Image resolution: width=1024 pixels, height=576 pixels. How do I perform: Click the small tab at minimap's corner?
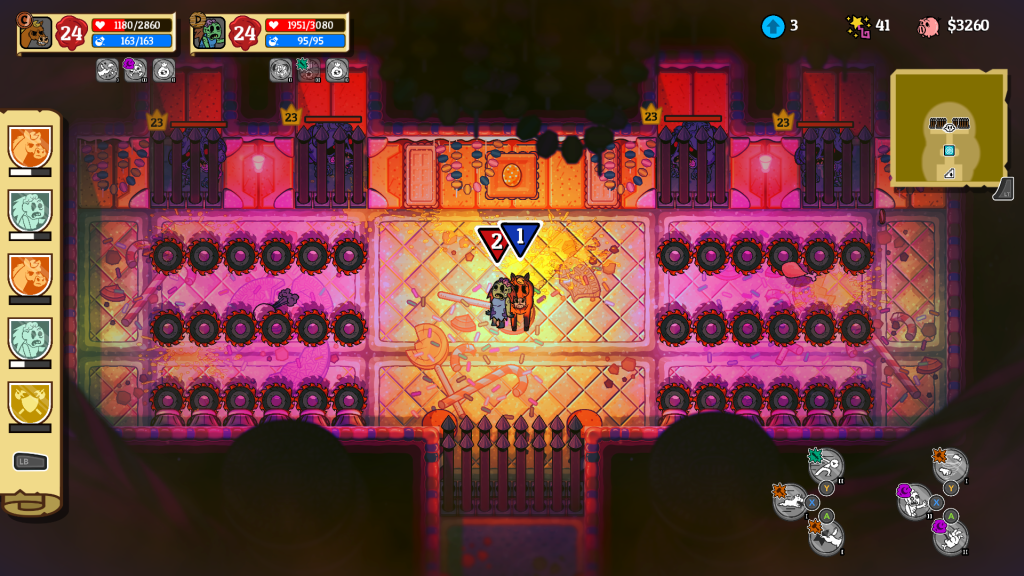[x=1003, y=189]
